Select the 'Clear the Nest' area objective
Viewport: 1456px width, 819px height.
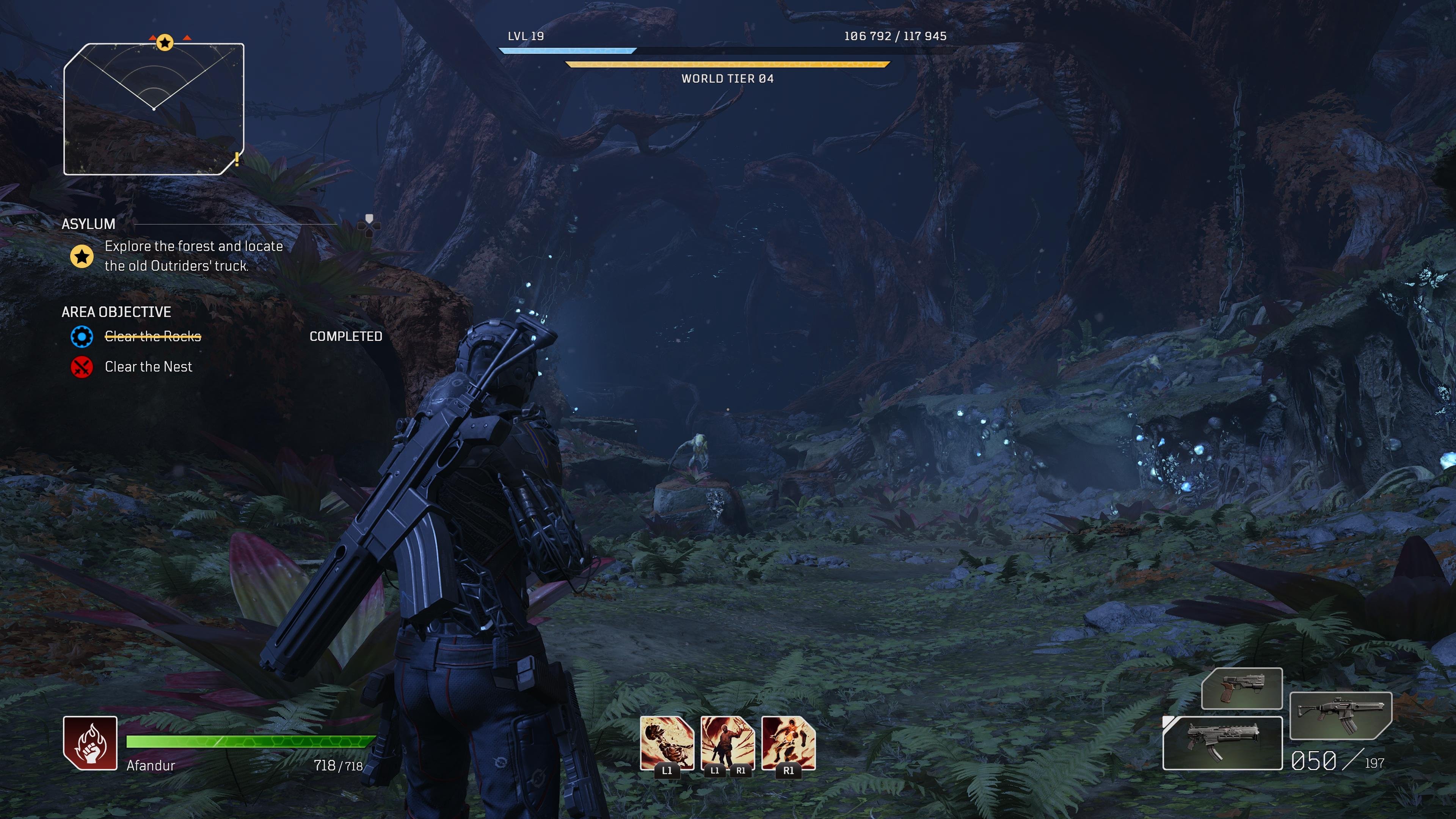tap(148, 367)
